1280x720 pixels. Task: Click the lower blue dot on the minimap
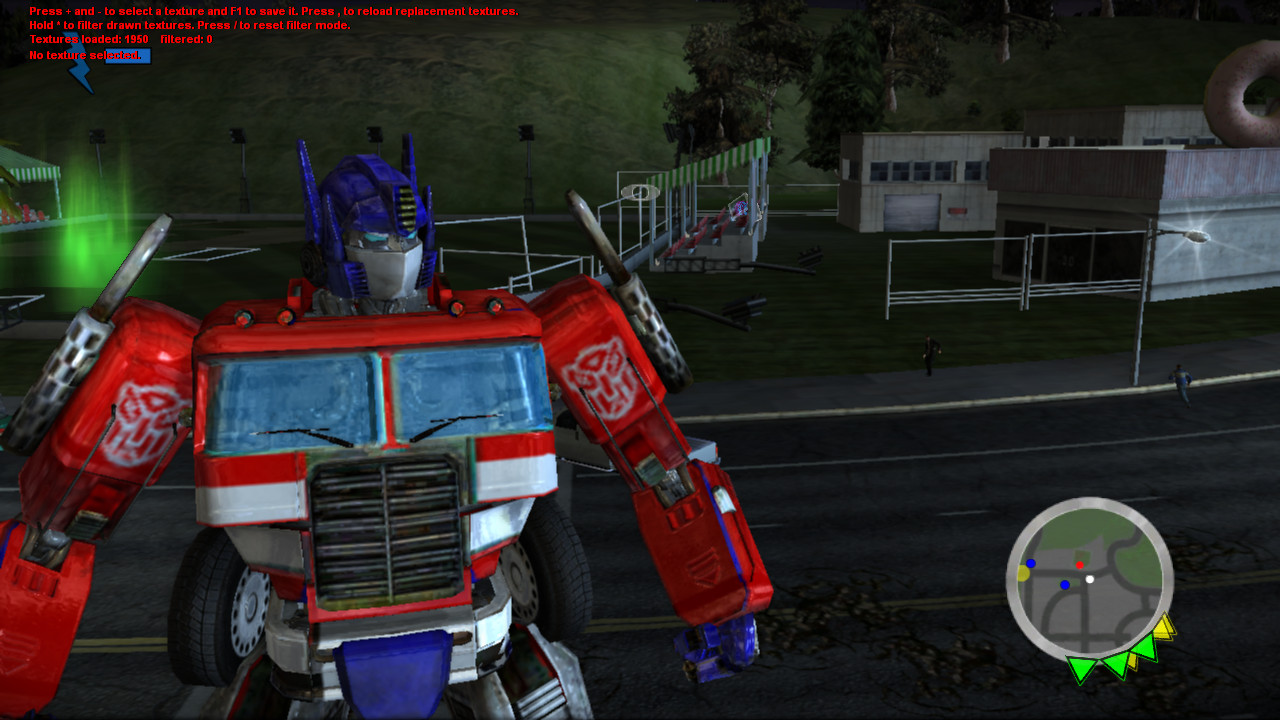coord(1065,584)
